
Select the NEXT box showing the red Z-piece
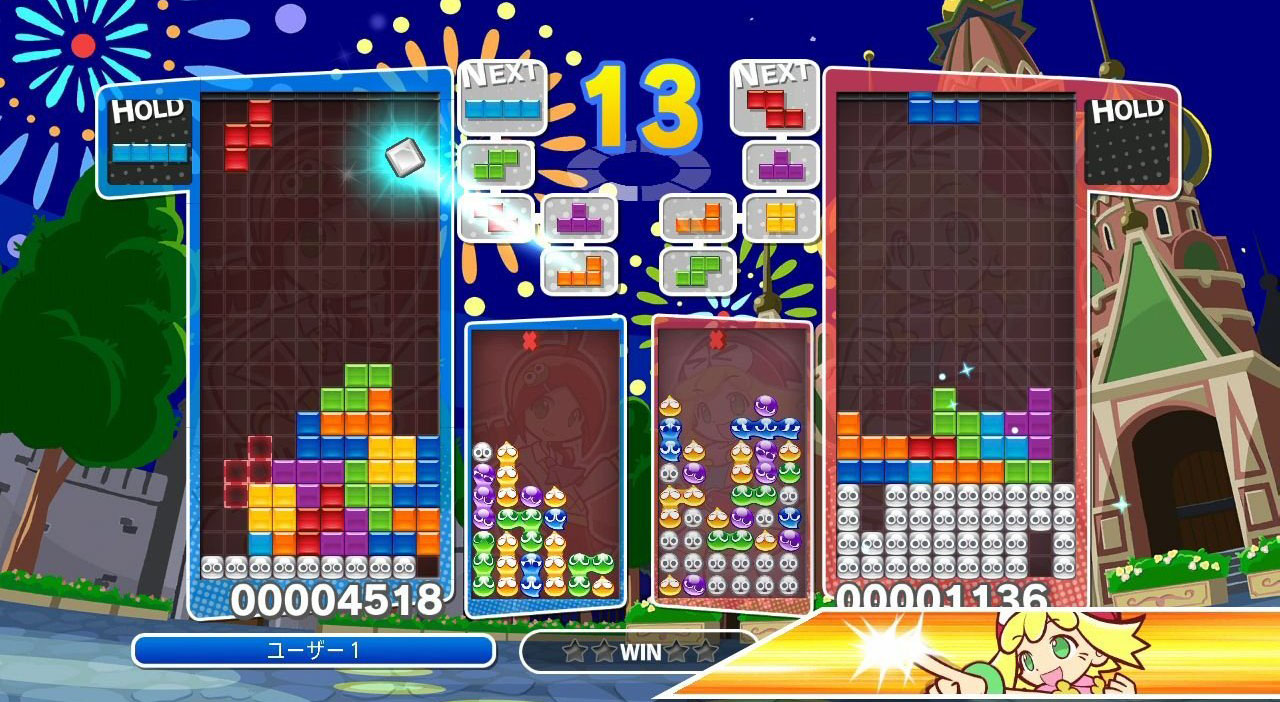[774, 99]
